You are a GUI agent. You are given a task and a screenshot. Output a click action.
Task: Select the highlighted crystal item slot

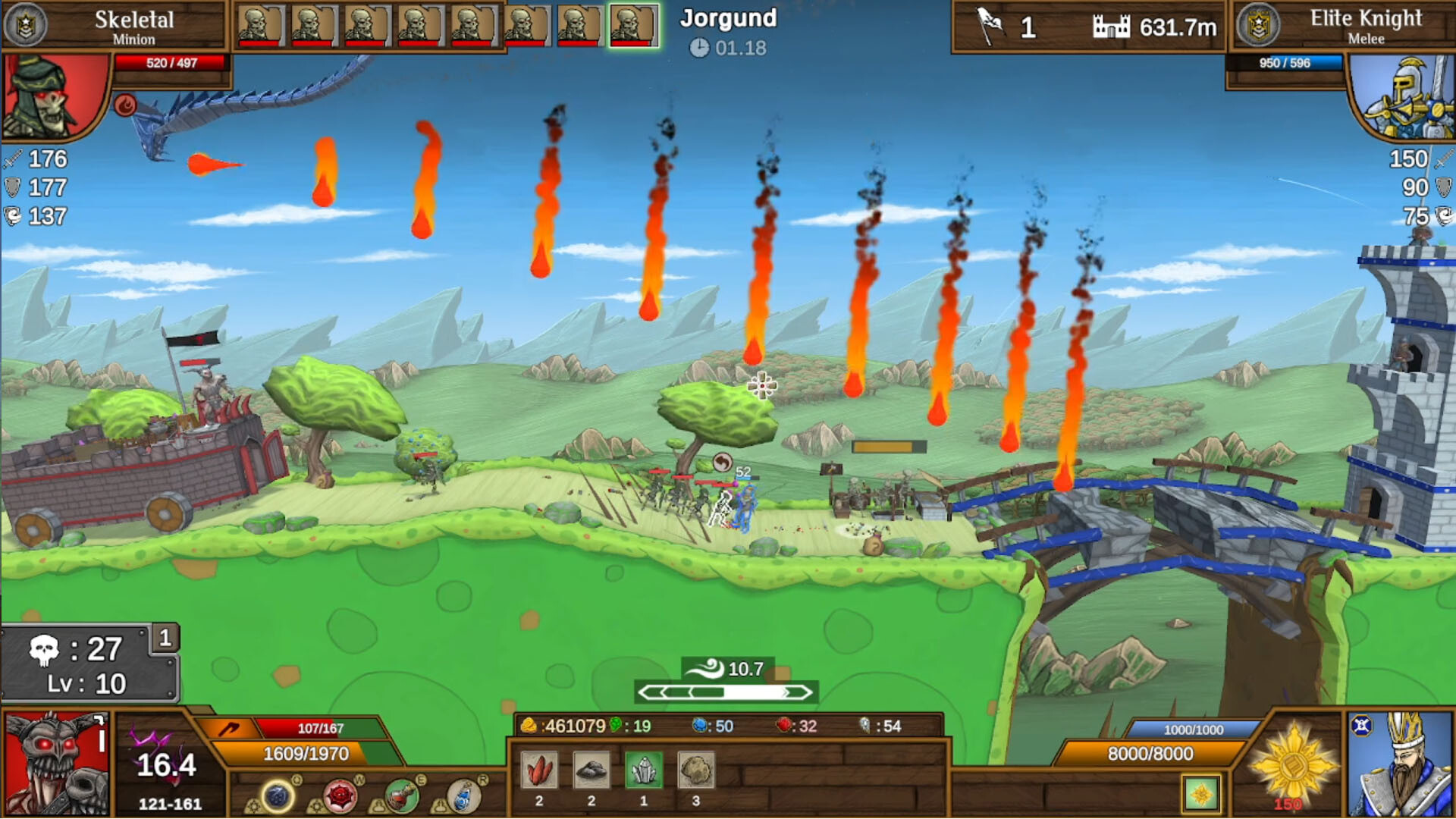642,770
